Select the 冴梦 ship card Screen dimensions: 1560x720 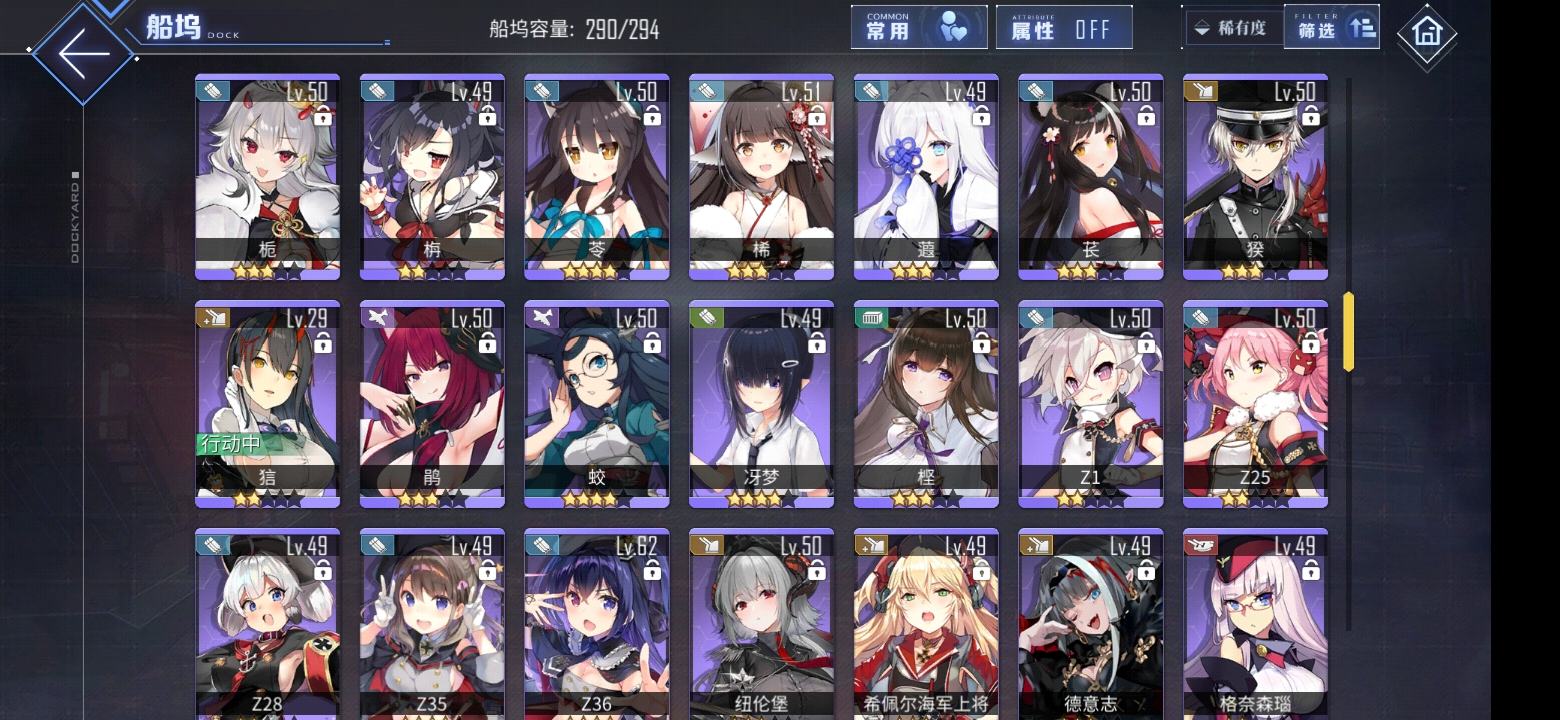[x=761, y=404]
